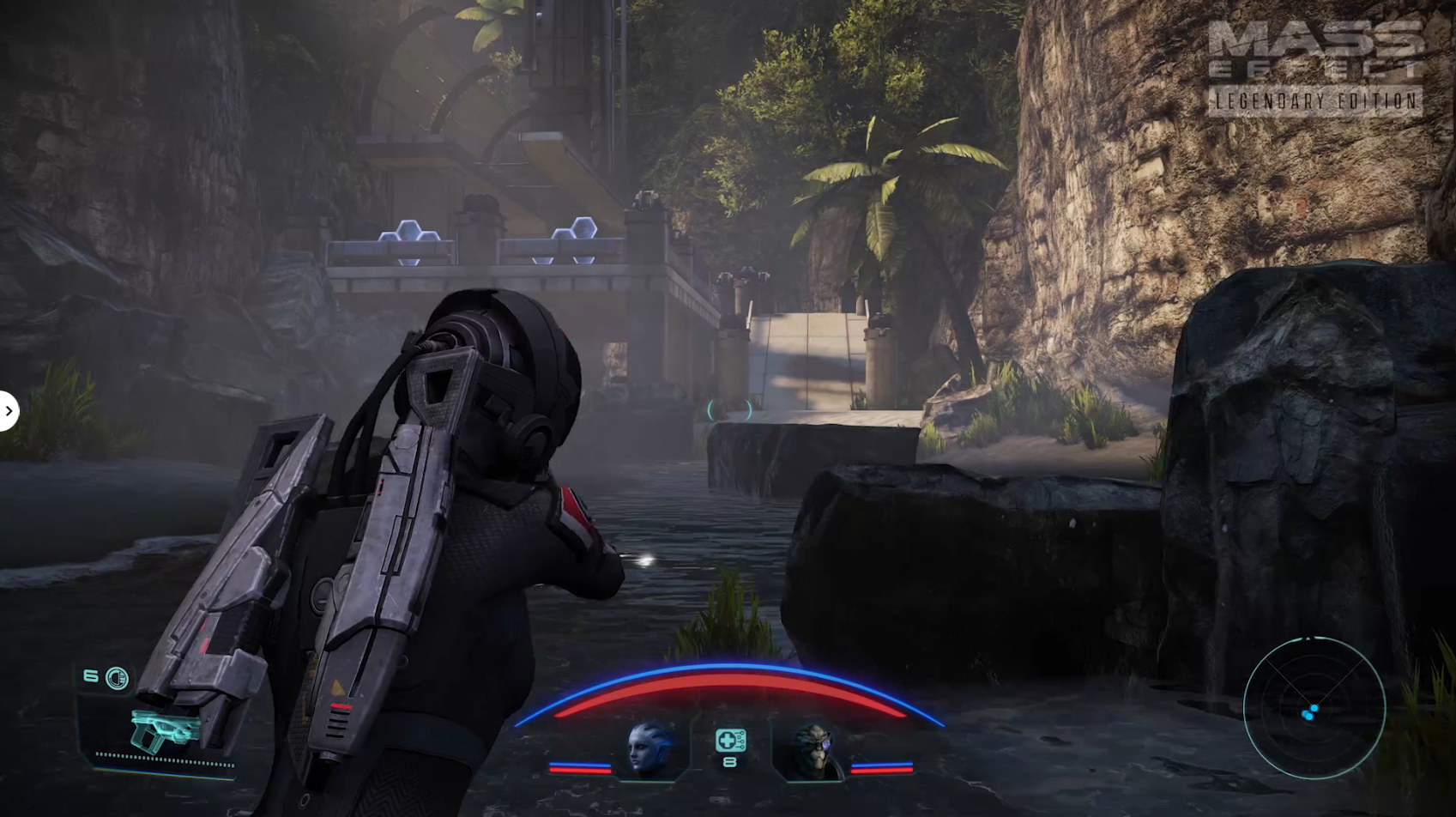This screenshot has width=1456, height=817.
Task: Expand the side panel arrow
Action: (x=9, y=412)
